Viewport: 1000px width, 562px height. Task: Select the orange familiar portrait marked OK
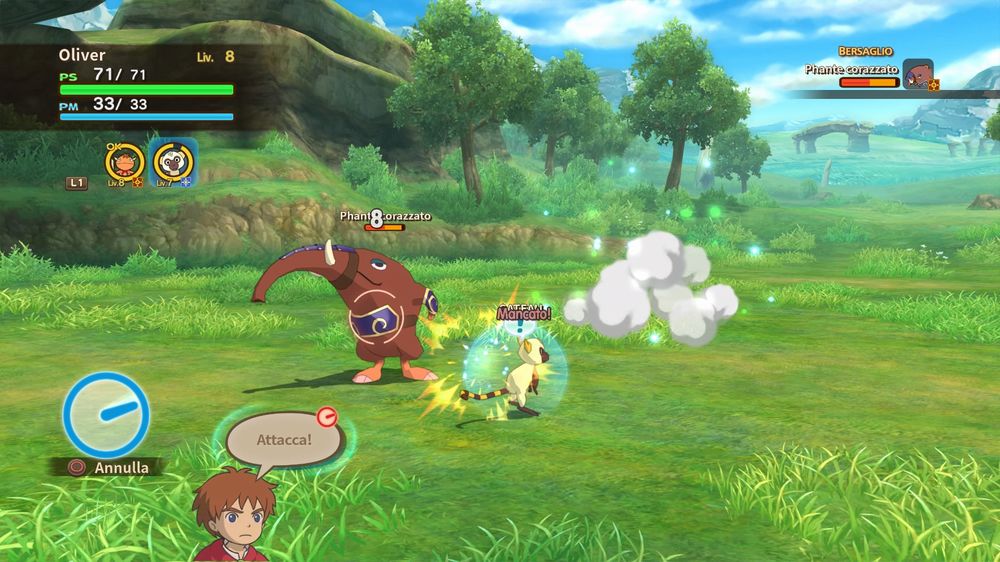click(x=124, y=163)
